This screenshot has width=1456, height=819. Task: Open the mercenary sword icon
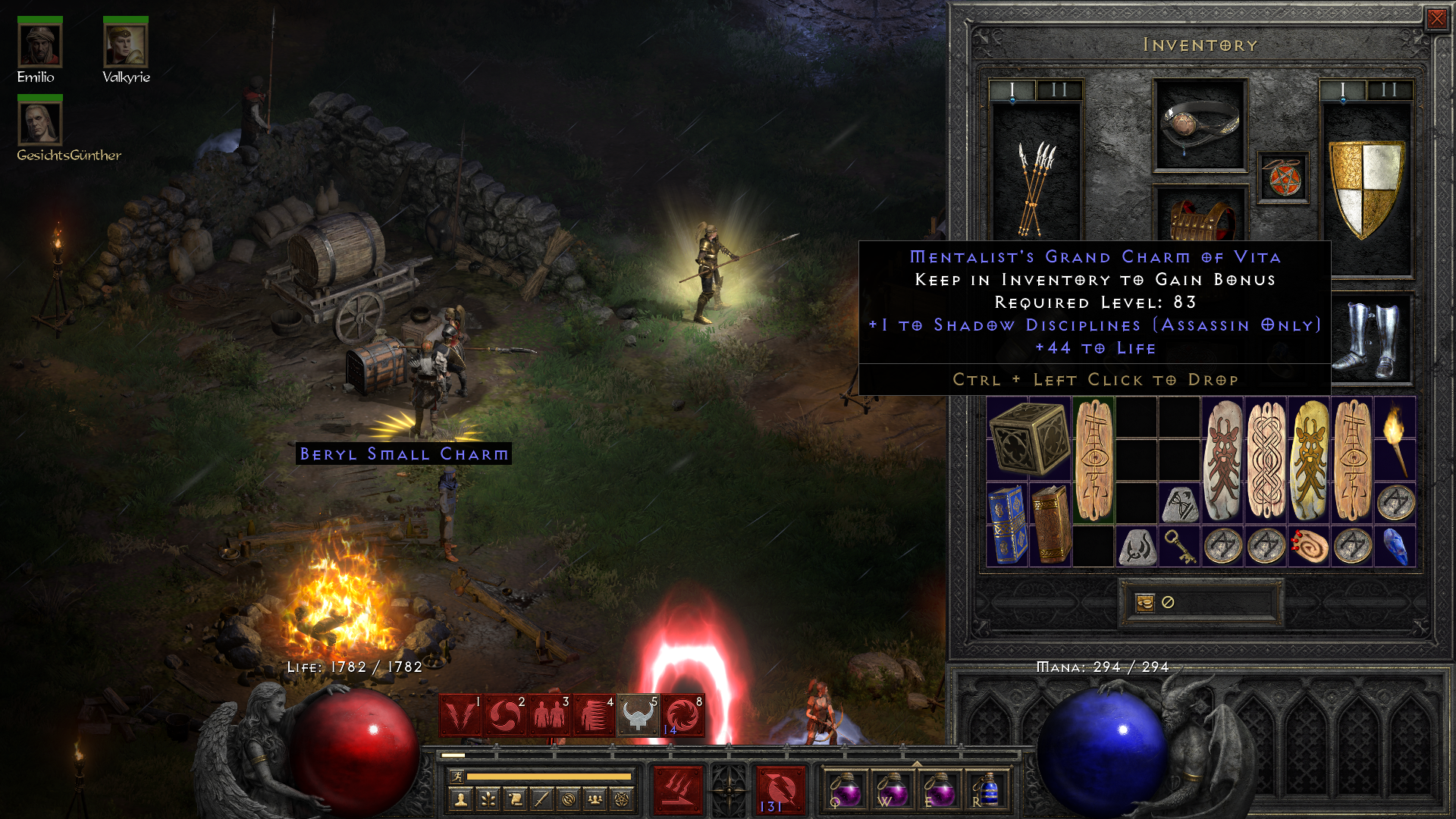(541, 799)
